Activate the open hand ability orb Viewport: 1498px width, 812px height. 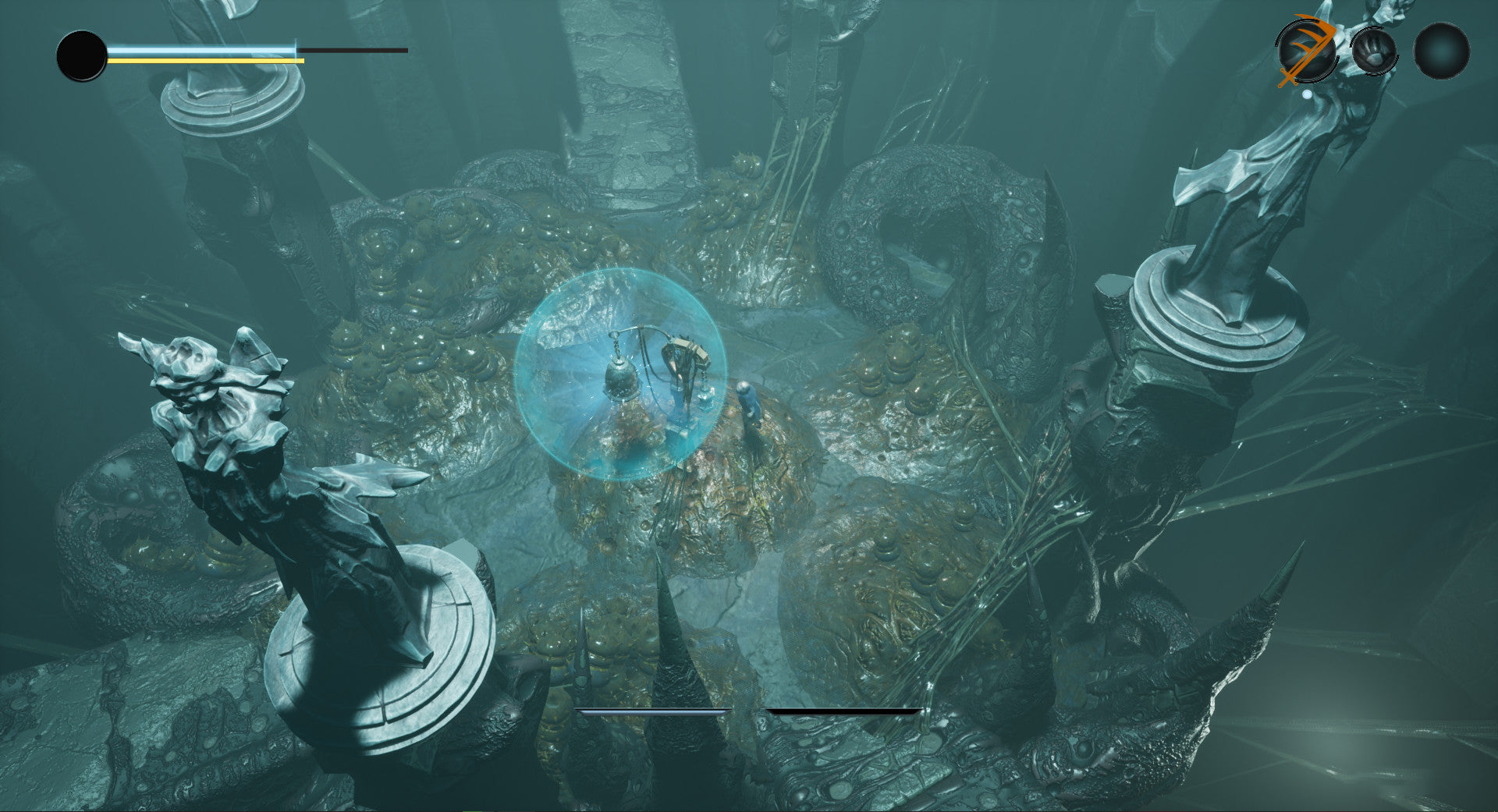coord(1374,51)
